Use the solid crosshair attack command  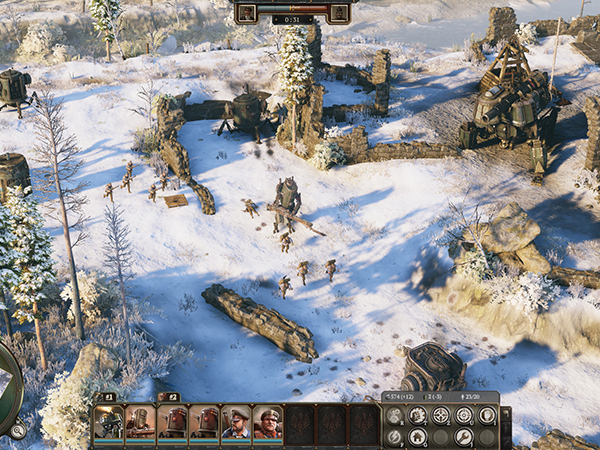(441, 415)
